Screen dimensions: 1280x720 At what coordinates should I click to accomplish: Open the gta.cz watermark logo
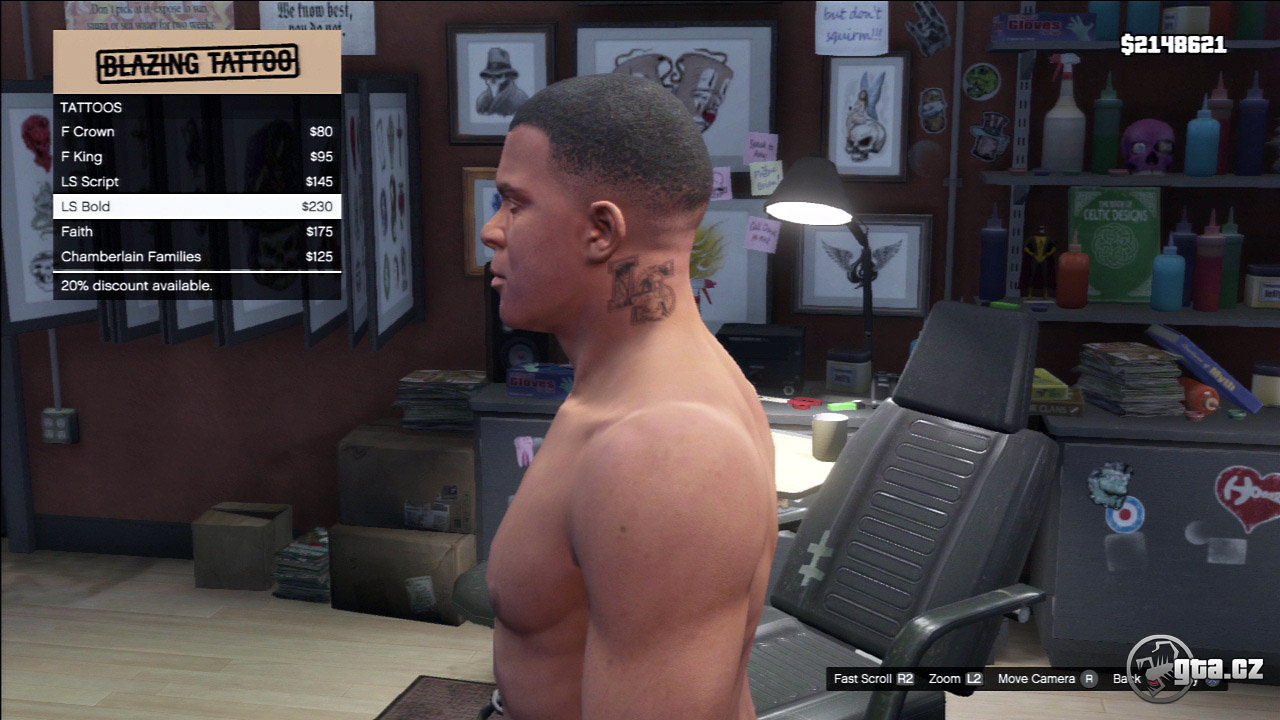(1196, 668)
